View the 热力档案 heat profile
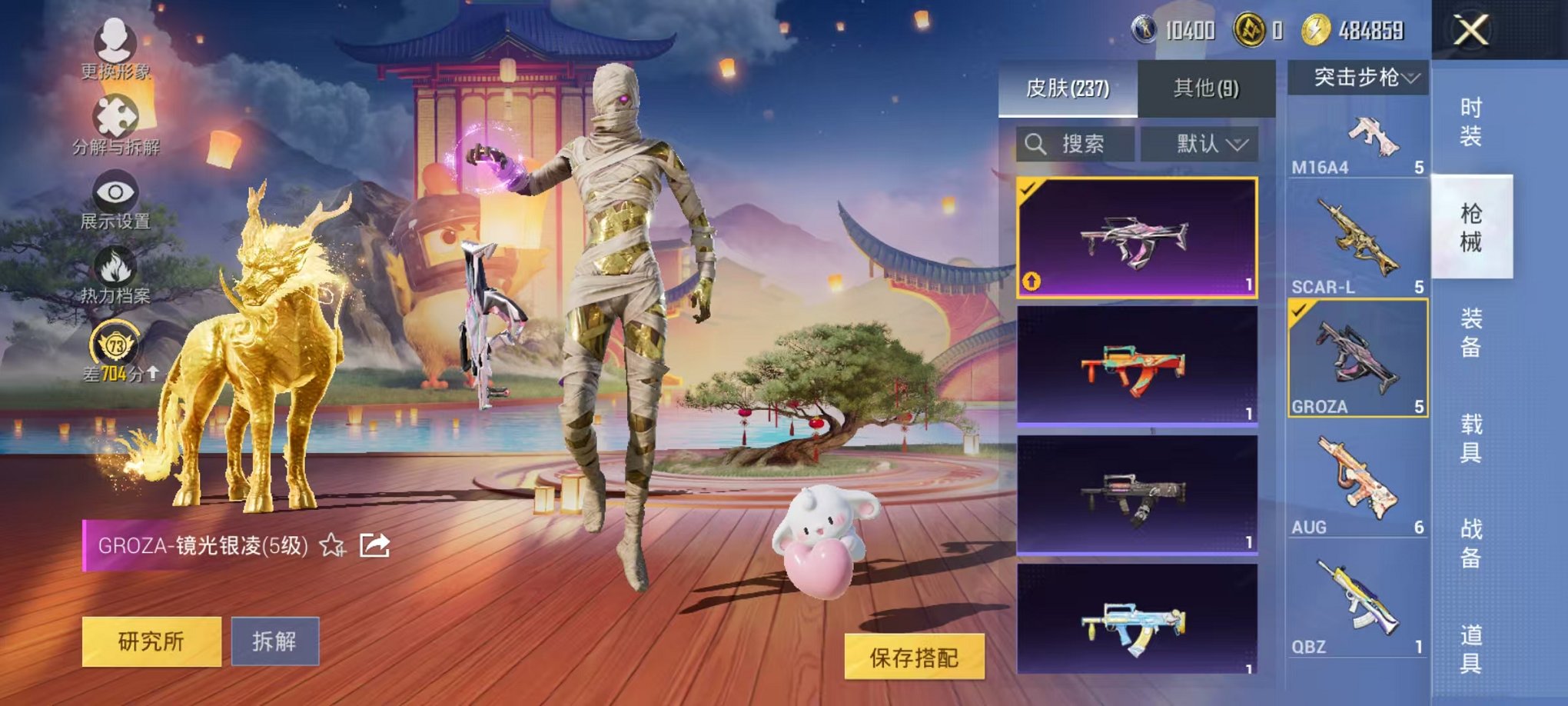Screen dimensions: 1568x706 [x=114, y=265]
